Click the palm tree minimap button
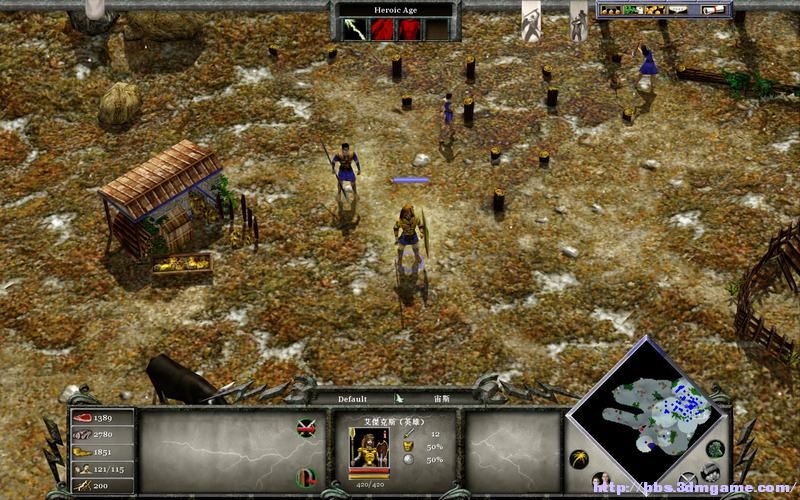 coord(578,459)
